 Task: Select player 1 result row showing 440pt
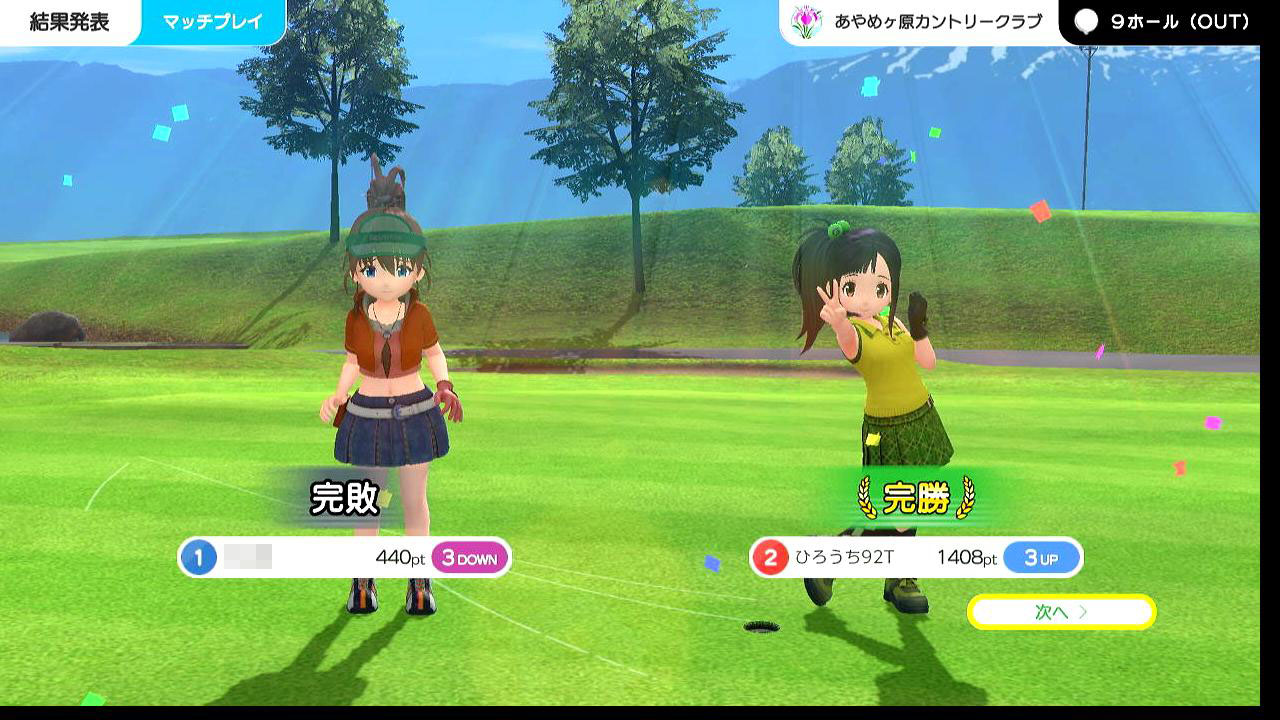pyautogui.click(x=344, y=558)
